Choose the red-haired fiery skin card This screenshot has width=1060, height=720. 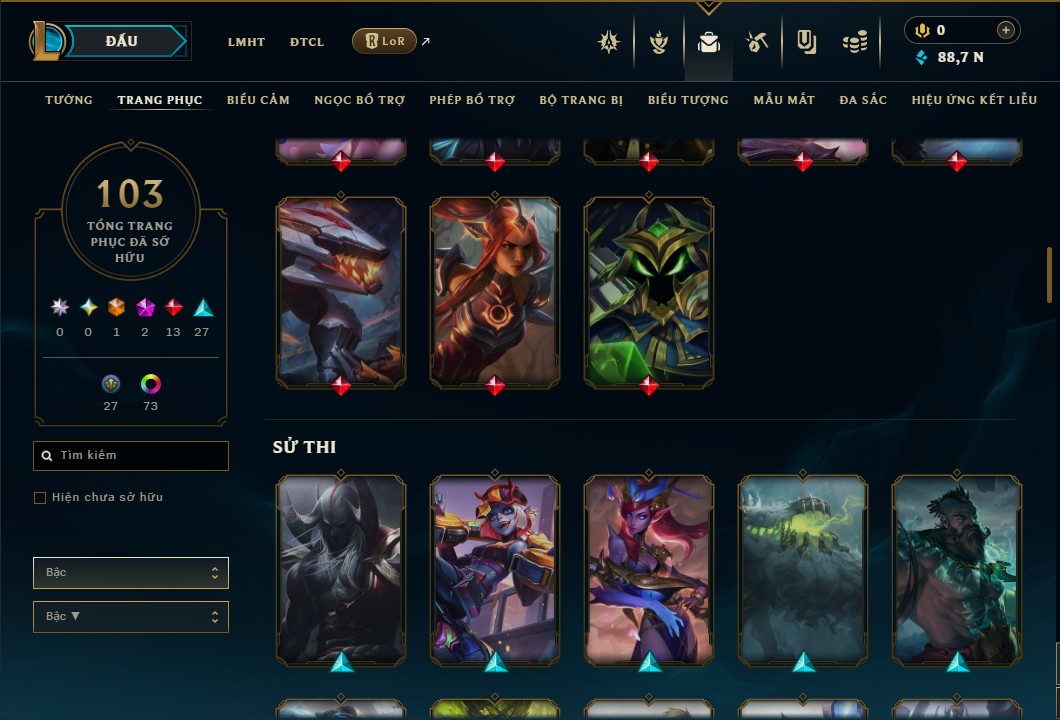tap(495, 288)
